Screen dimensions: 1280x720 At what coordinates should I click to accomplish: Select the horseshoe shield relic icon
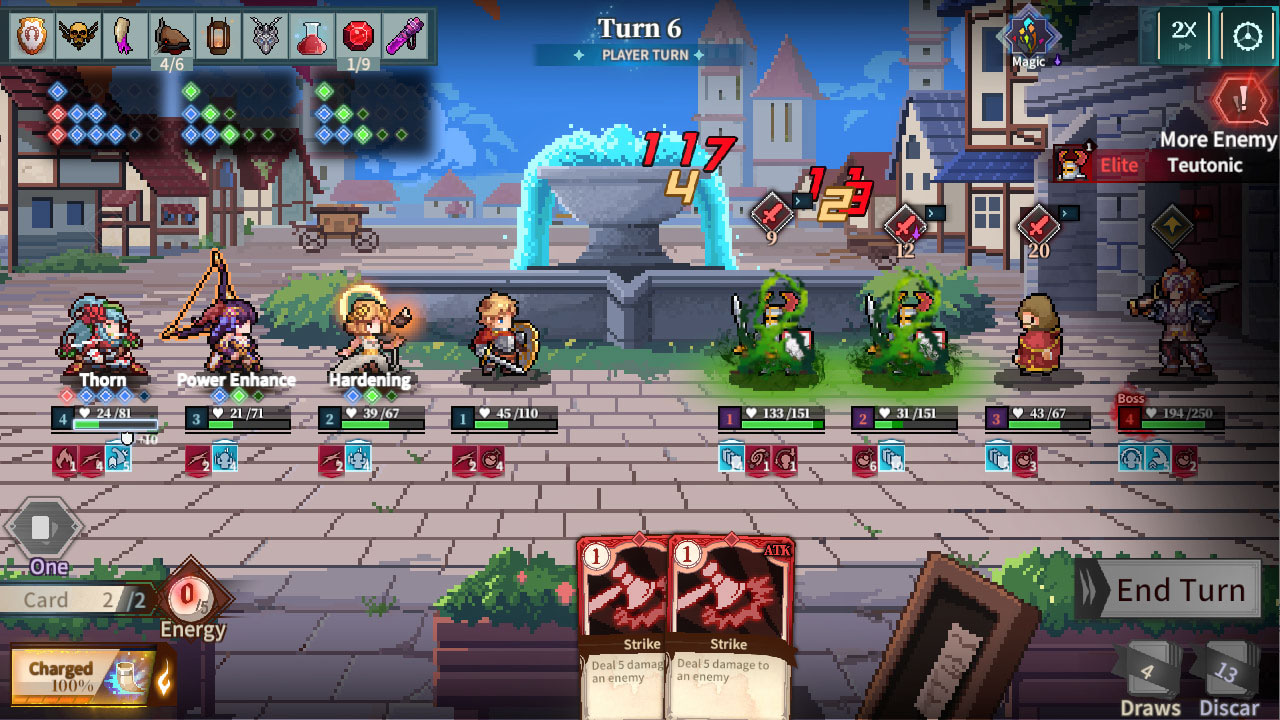tap(33, 35)
